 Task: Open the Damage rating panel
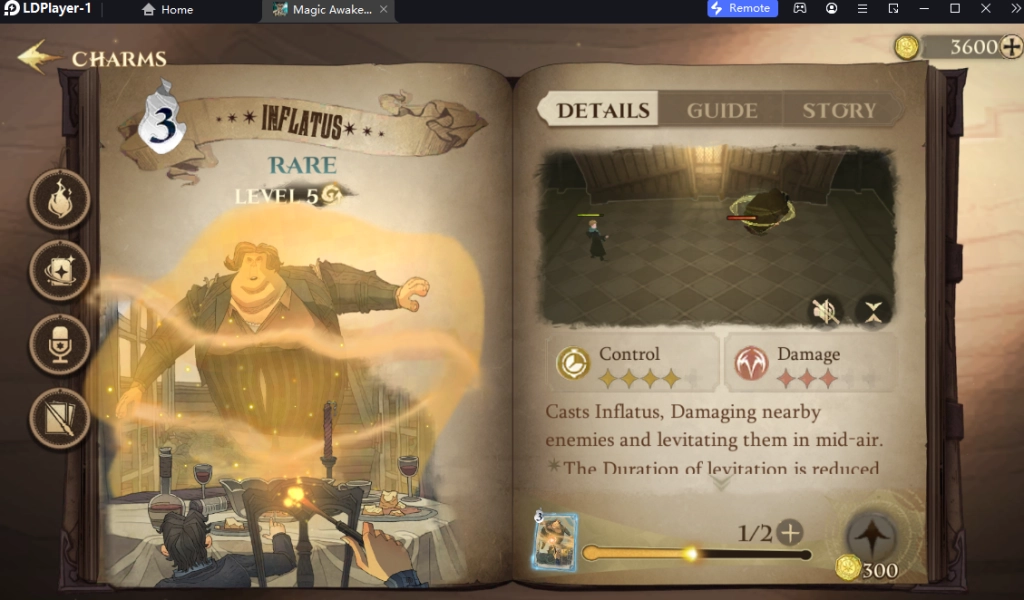point(810,364)
